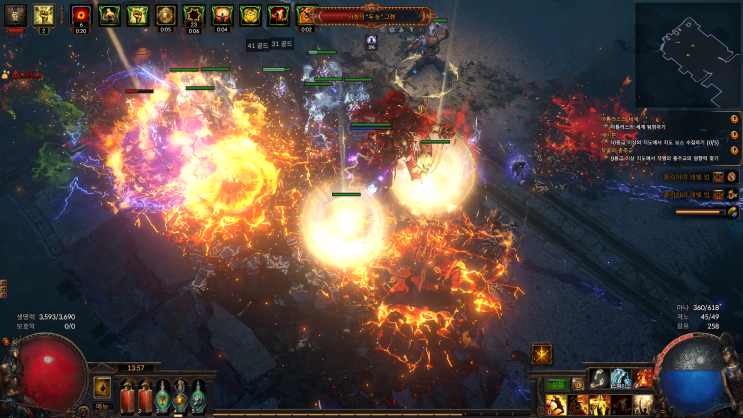The height and width of the screenshot is (418, 743).
Task: Activate the white footsteps movement skill
Action: click(x=598, y=378)
